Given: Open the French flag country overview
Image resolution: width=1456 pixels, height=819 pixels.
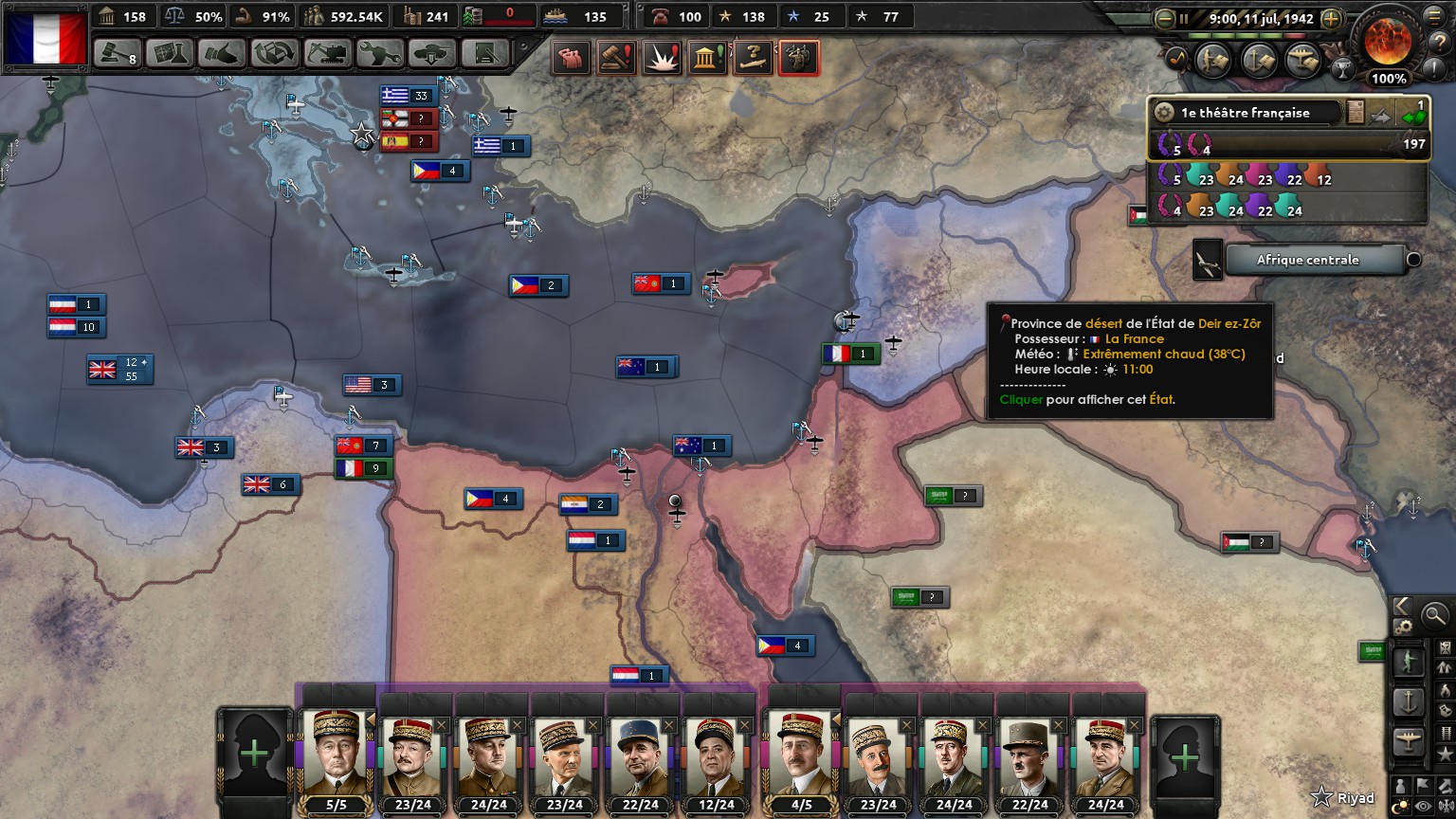Looking at the screenshot, I should pos(45,38).
